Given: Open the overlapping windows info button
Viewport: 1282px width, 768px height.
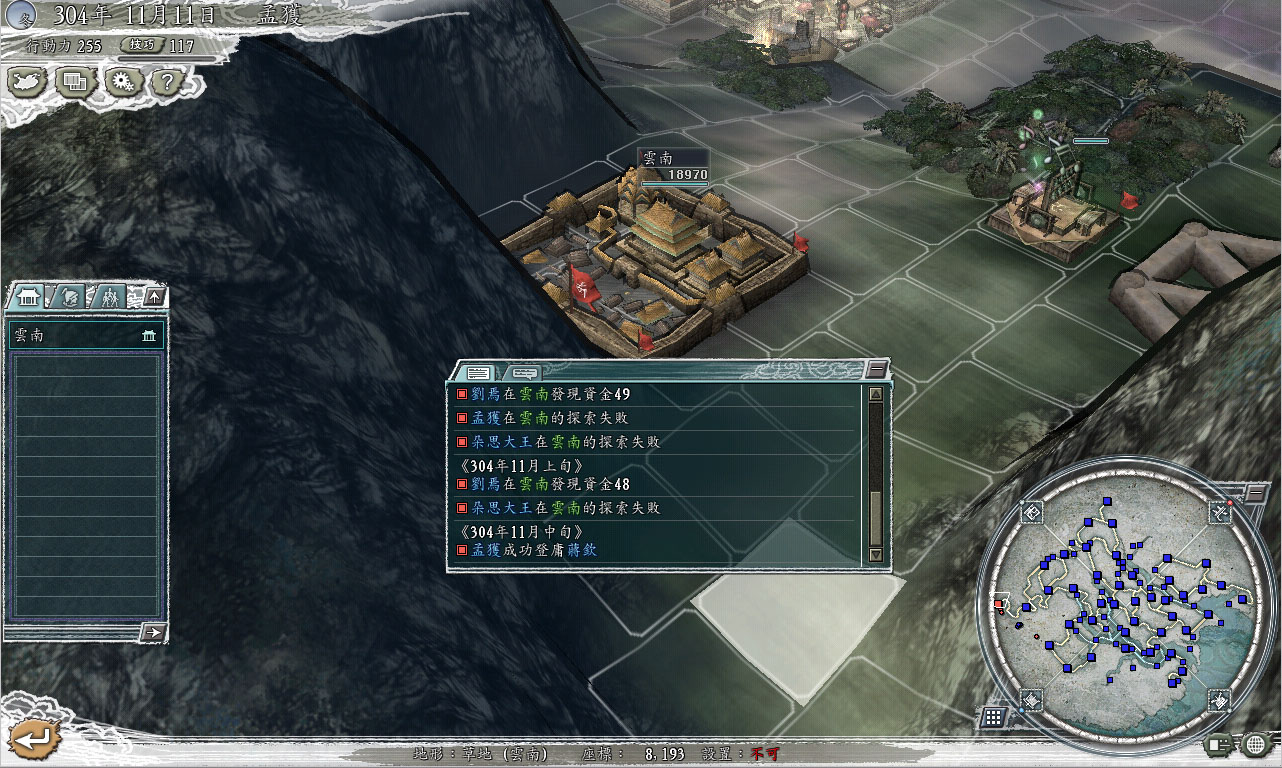Looking at the screenshot, I should coord(76,82).
